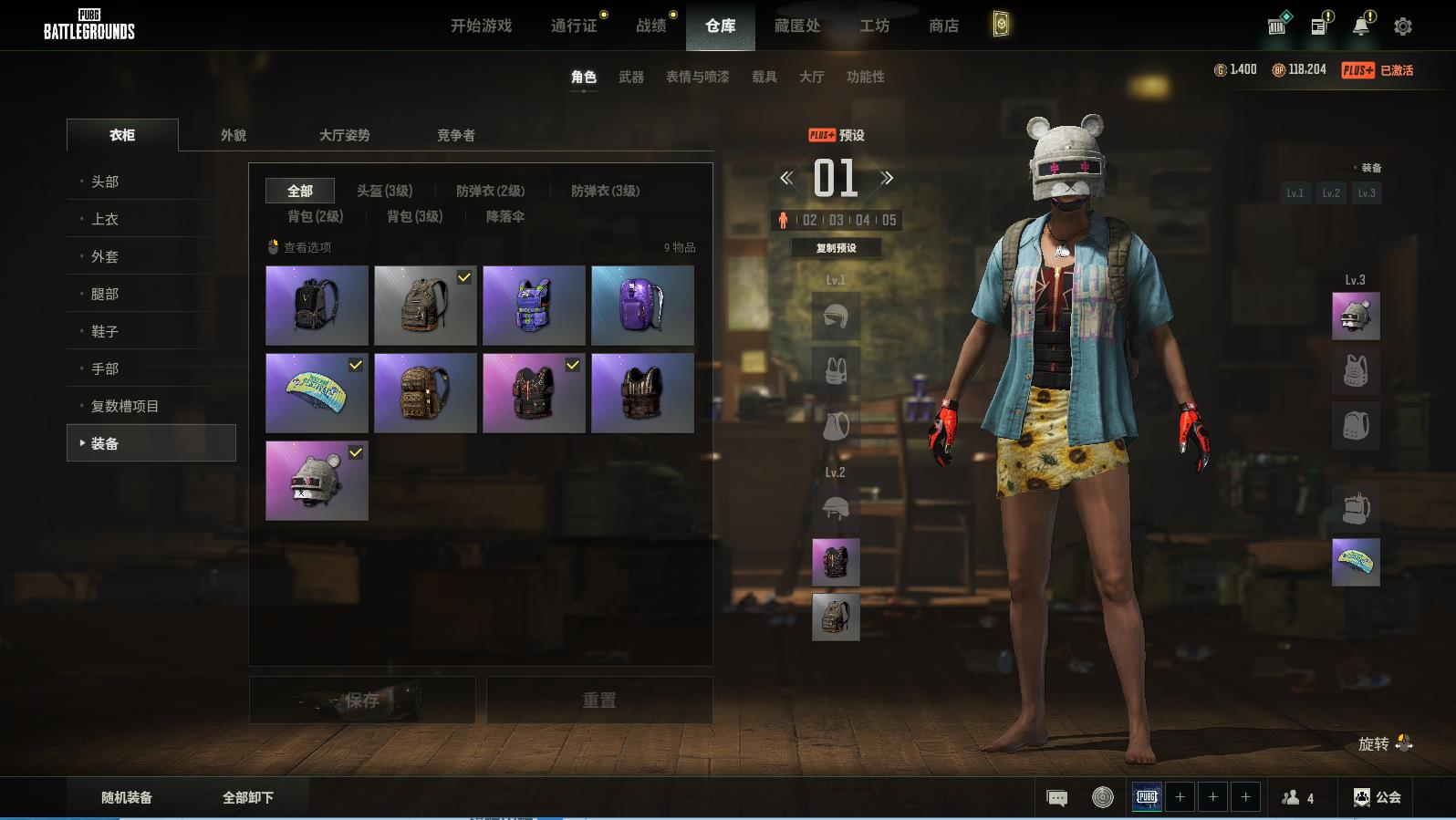Switch to the 武器 weapons tab
The width and height of the screenshot is (1456, 820).
[x=630, y=77]
